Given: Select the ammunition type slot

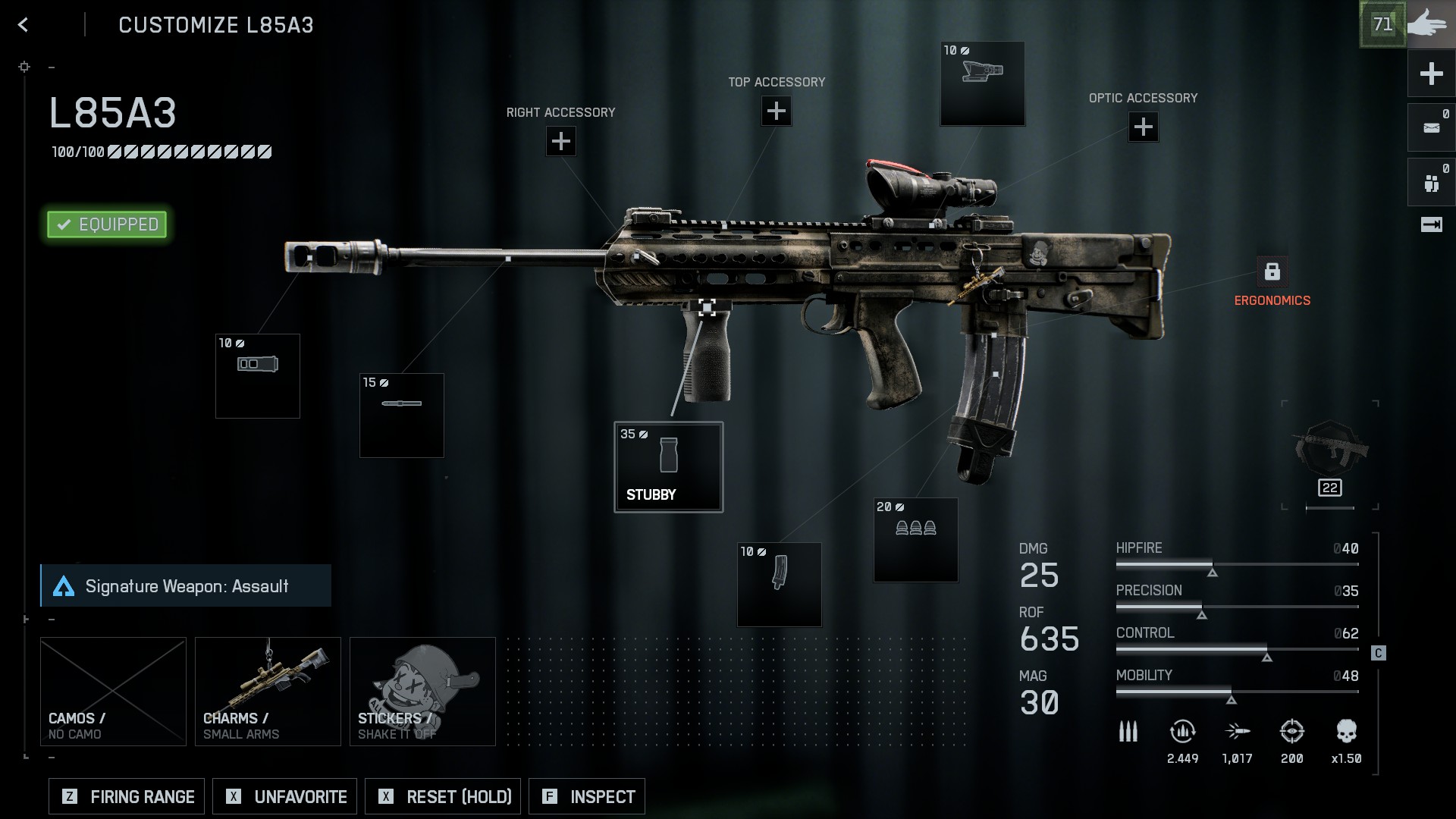Looking at the screenshot, I should (916, 540).
